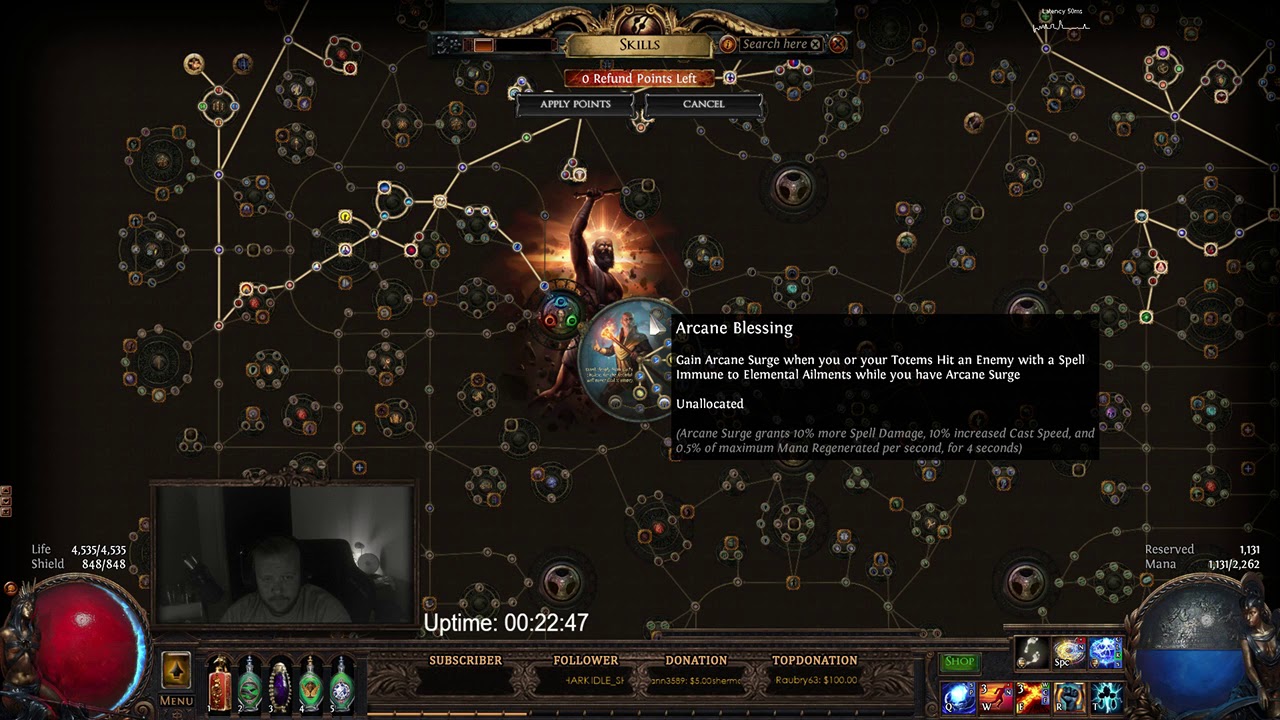Activate the fiery skill bound to E
The height and width of the screenshot is (720, 1280).
point(1031,697)
